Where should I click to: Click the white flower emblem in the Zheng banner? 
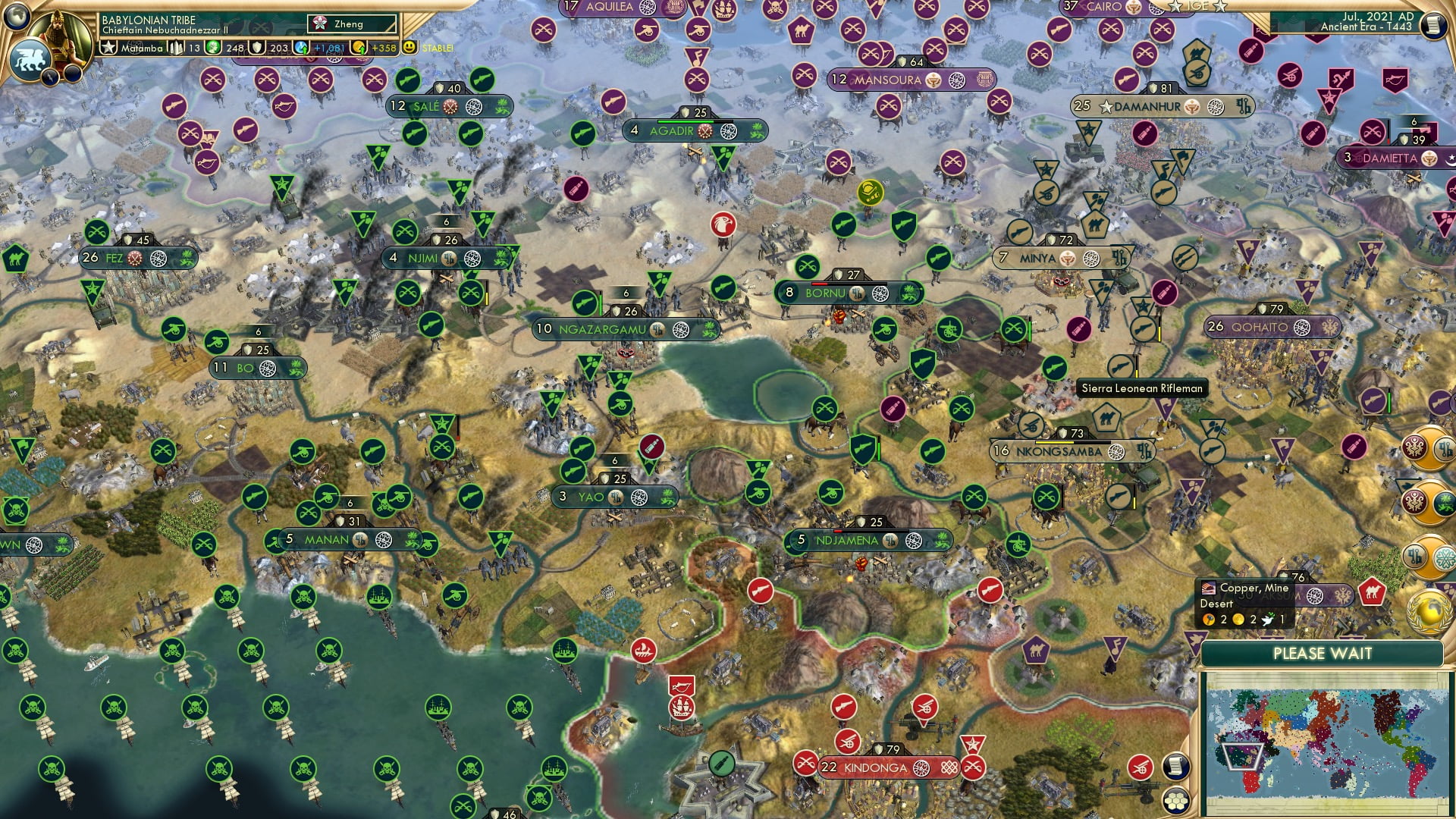coord(320,23)
